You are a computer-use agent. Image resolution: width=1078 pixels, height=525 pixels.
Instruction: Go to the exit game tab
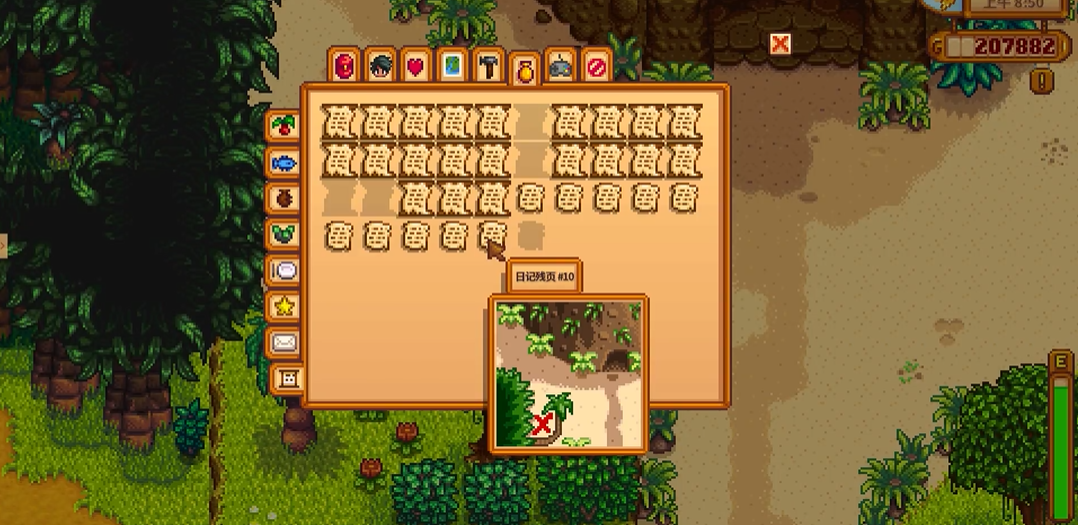[596, 66]
